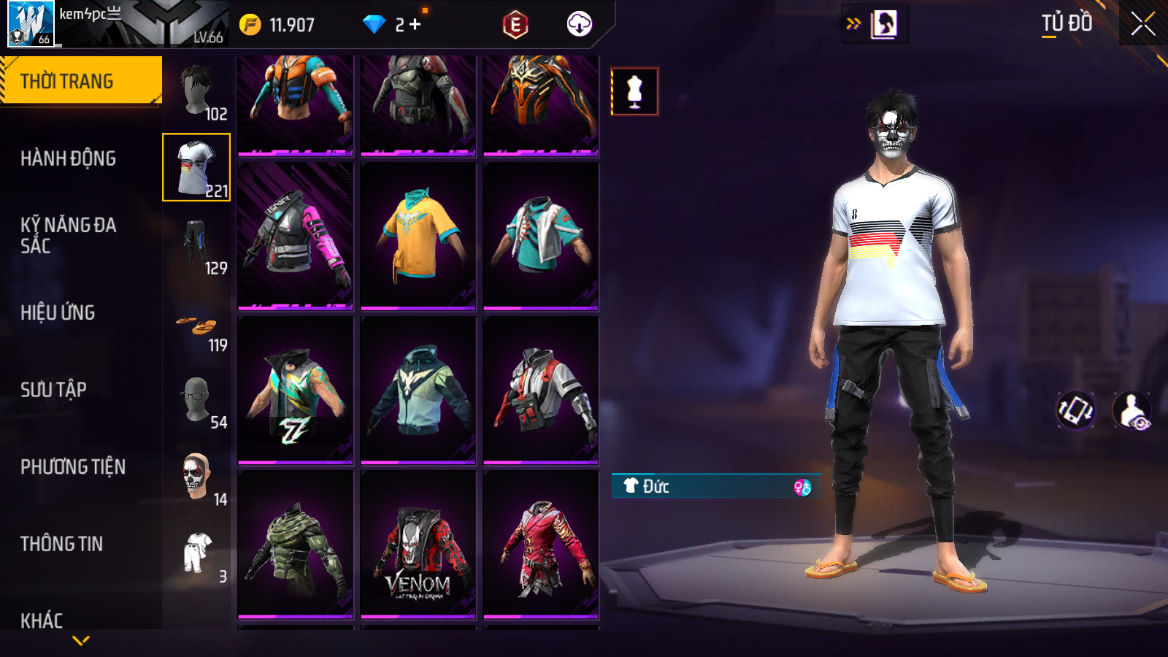Close the wardrobe with the X button
Image resolution: width=1168 pixels, height=657 pixels.
(1142, 25)
